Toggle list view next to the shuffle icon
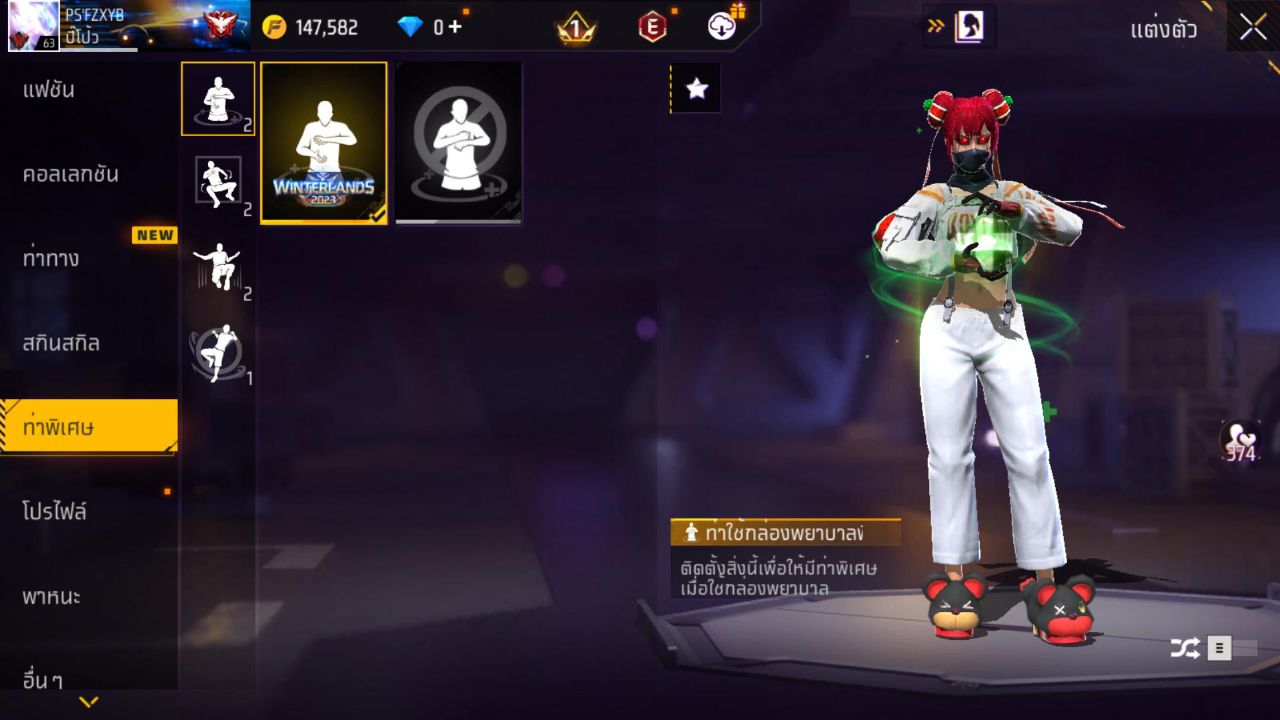This screenshot has height=720, width=1280. tap(1219, 647)
